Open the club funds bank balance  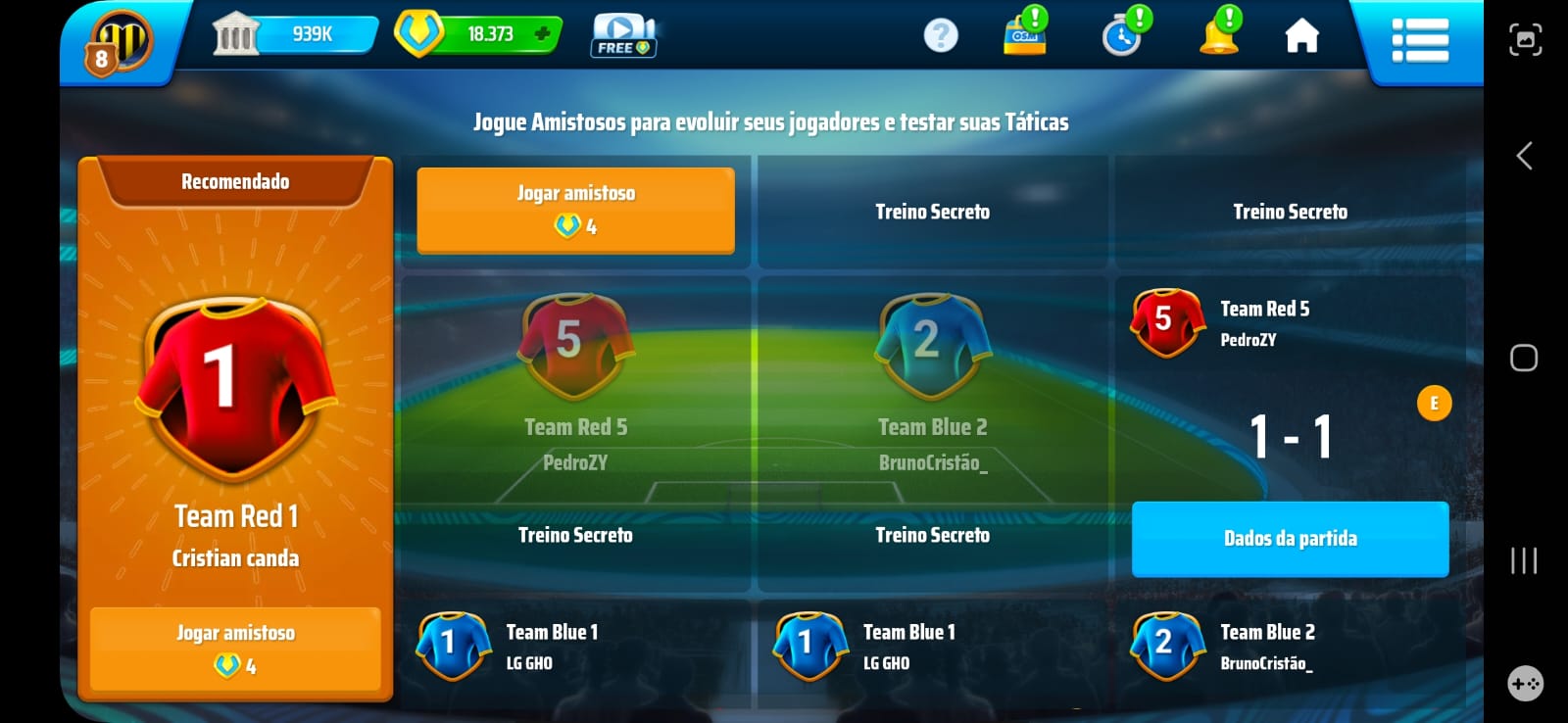[294, 35]
